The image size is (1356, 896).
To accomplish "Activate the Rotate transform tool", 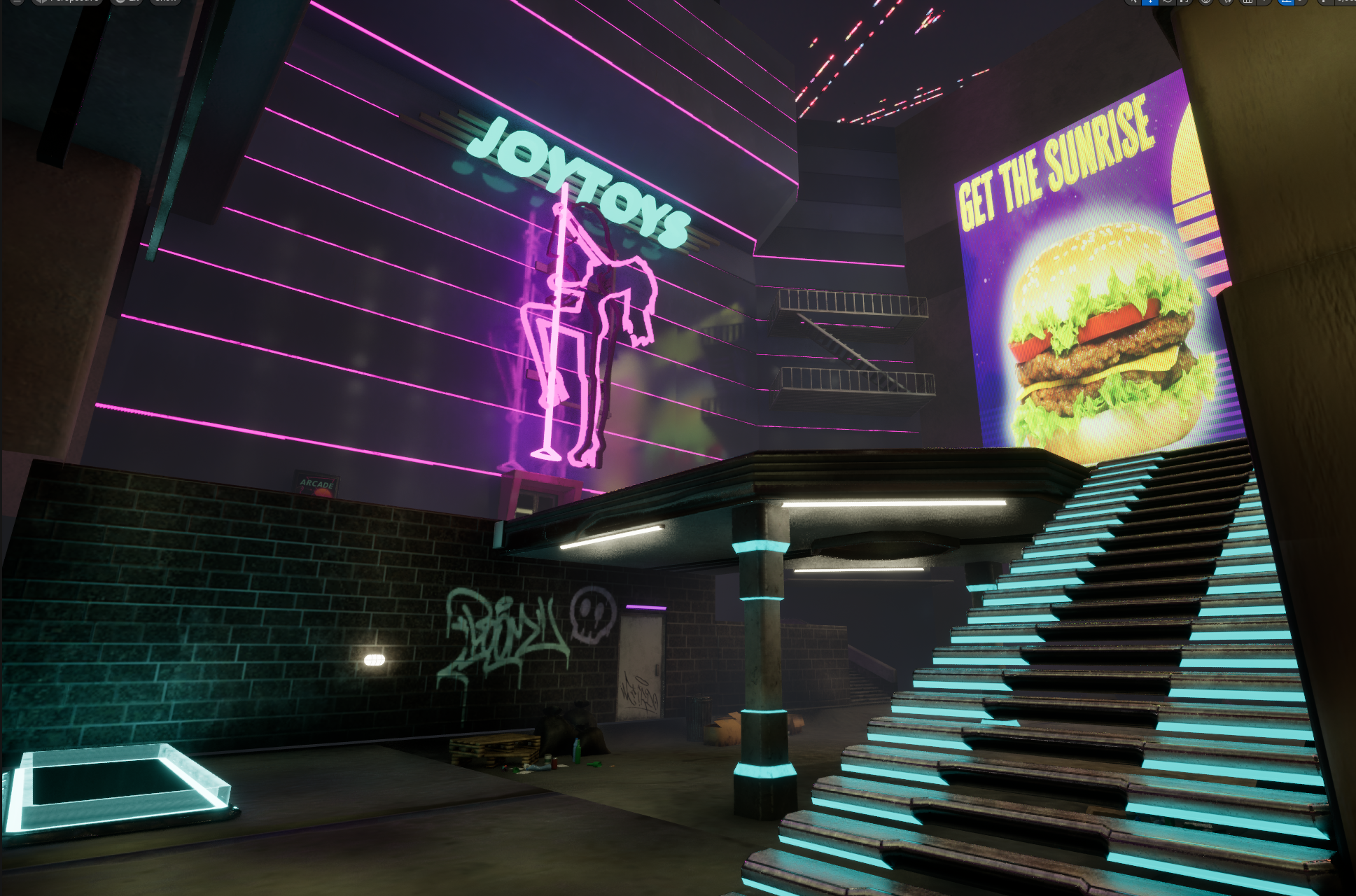I will (x=1168, y=3).
